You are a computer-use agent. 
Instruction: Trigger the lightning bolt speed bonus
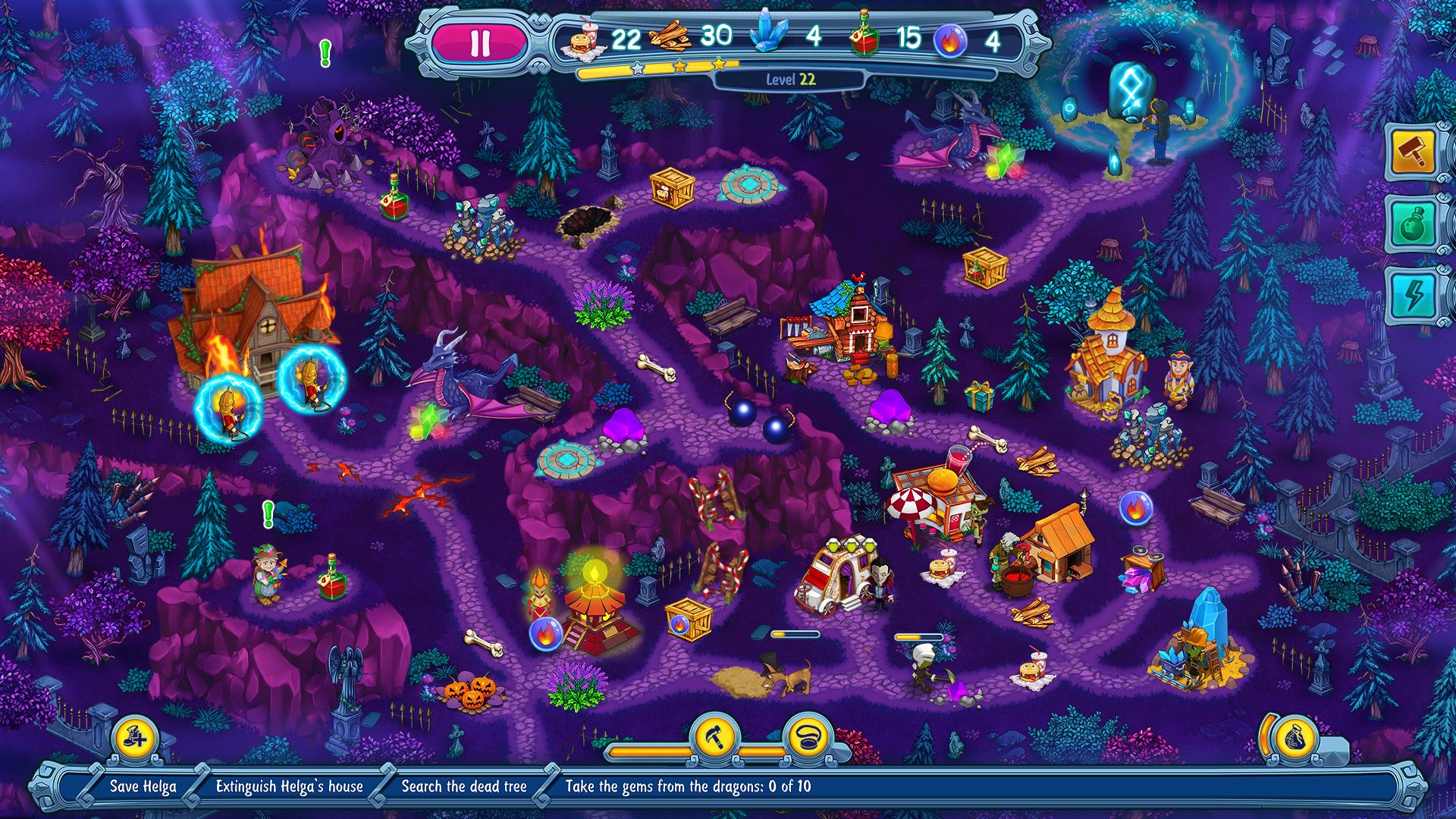[1414, 294]
